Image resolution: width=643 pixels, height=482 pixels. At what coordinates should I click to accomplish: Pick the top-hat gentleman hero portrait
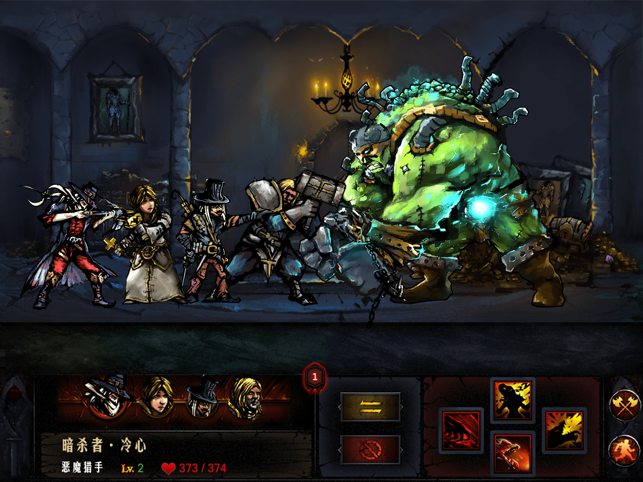pos(203,398)
